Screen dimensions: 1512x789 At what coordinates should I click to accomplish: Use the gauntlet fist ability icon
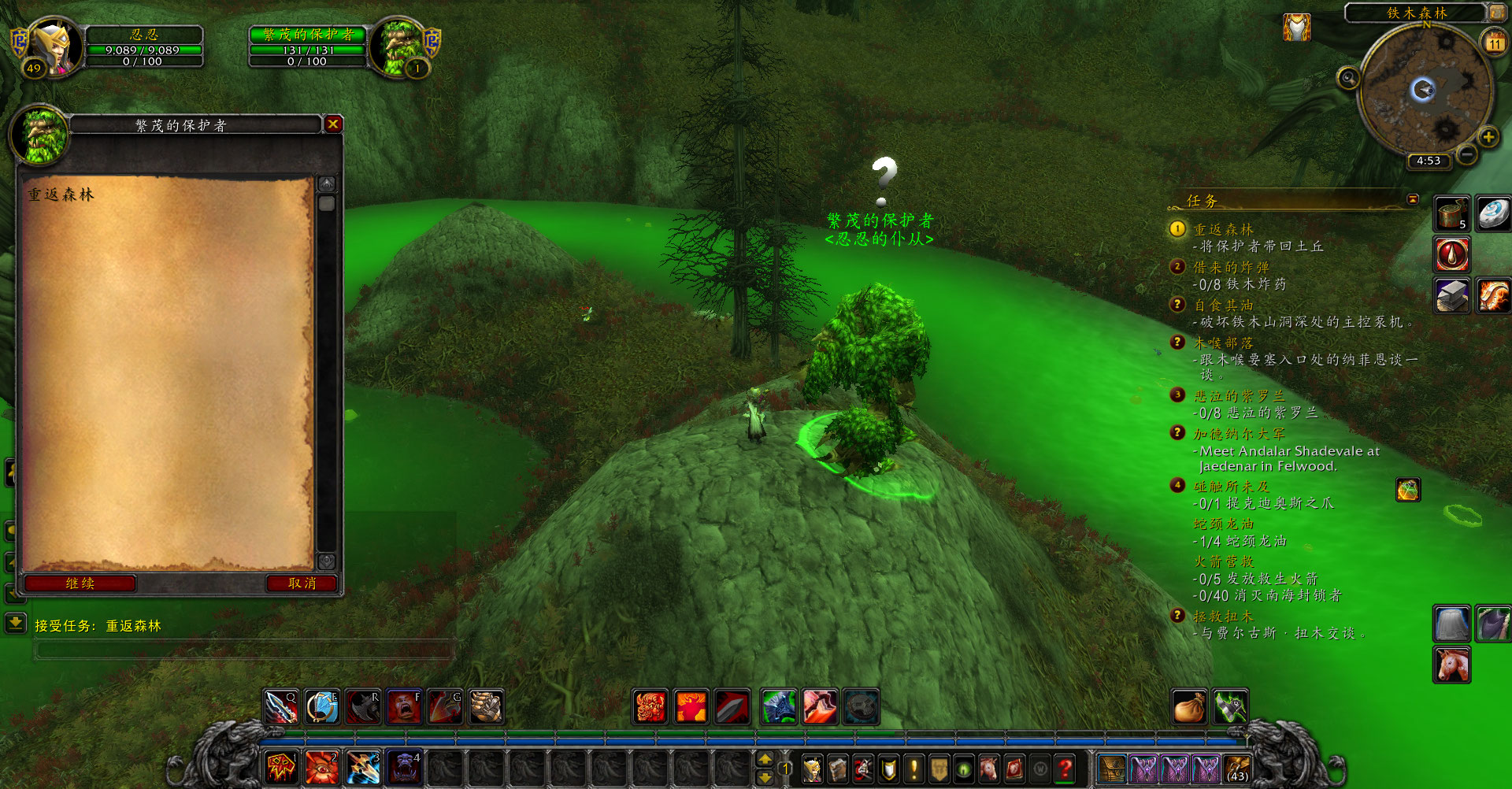pyautogui.click(x=486, y=707)
